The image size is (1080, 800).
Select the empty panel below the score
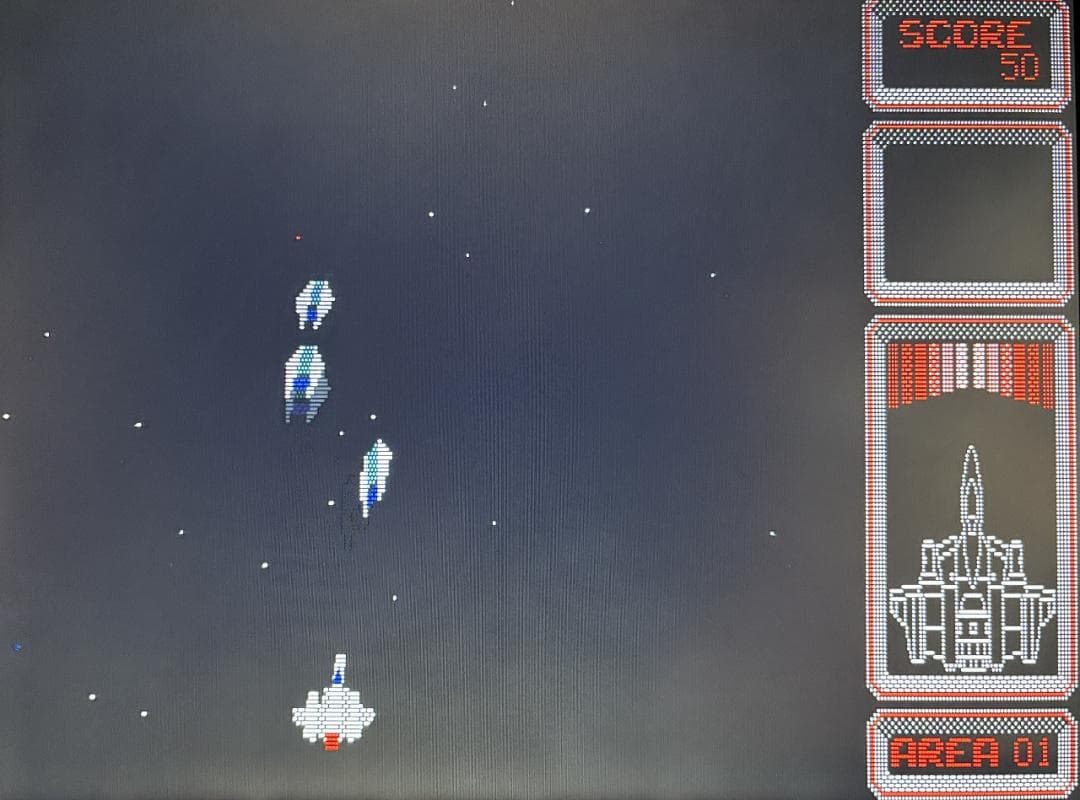pyautogui.click(x=967, y=213)
